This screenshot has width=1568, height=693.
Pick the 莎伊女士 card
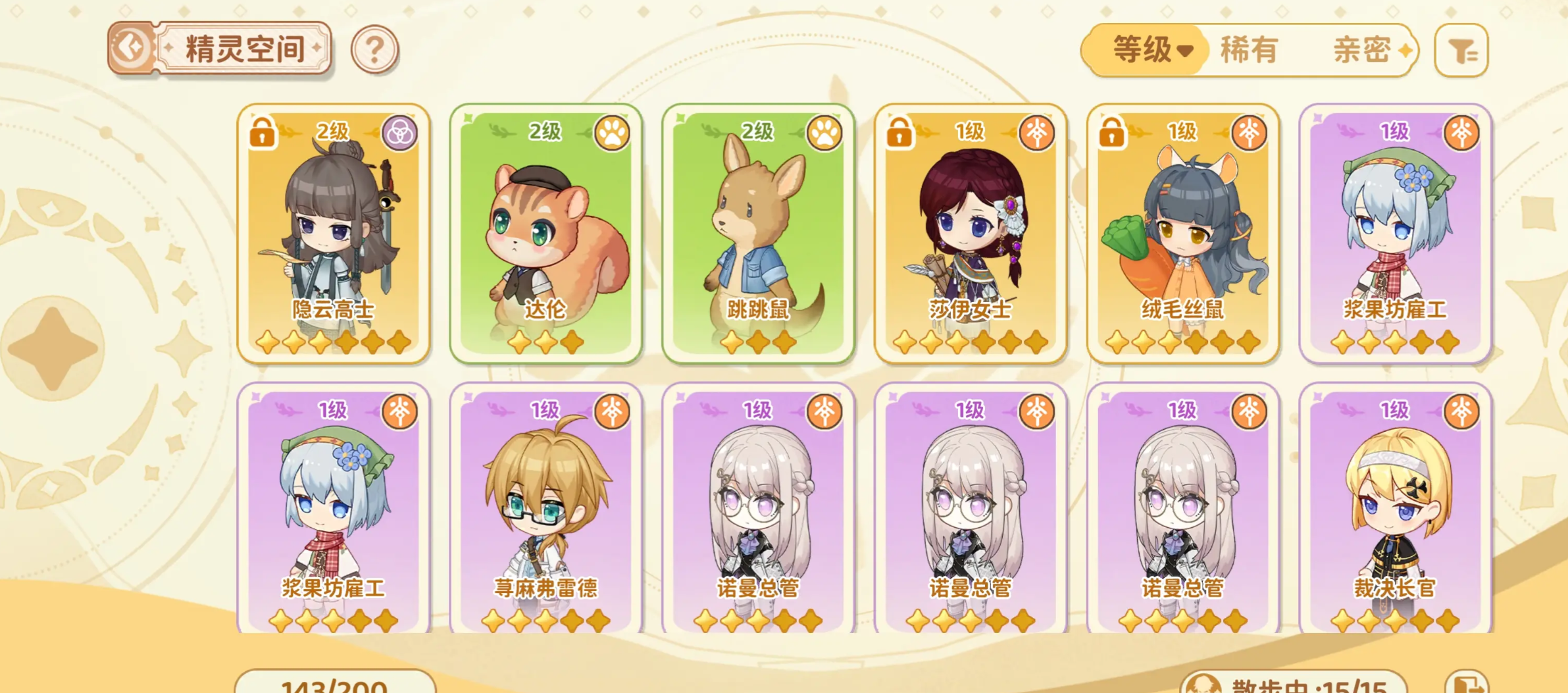tap(971, 234)
